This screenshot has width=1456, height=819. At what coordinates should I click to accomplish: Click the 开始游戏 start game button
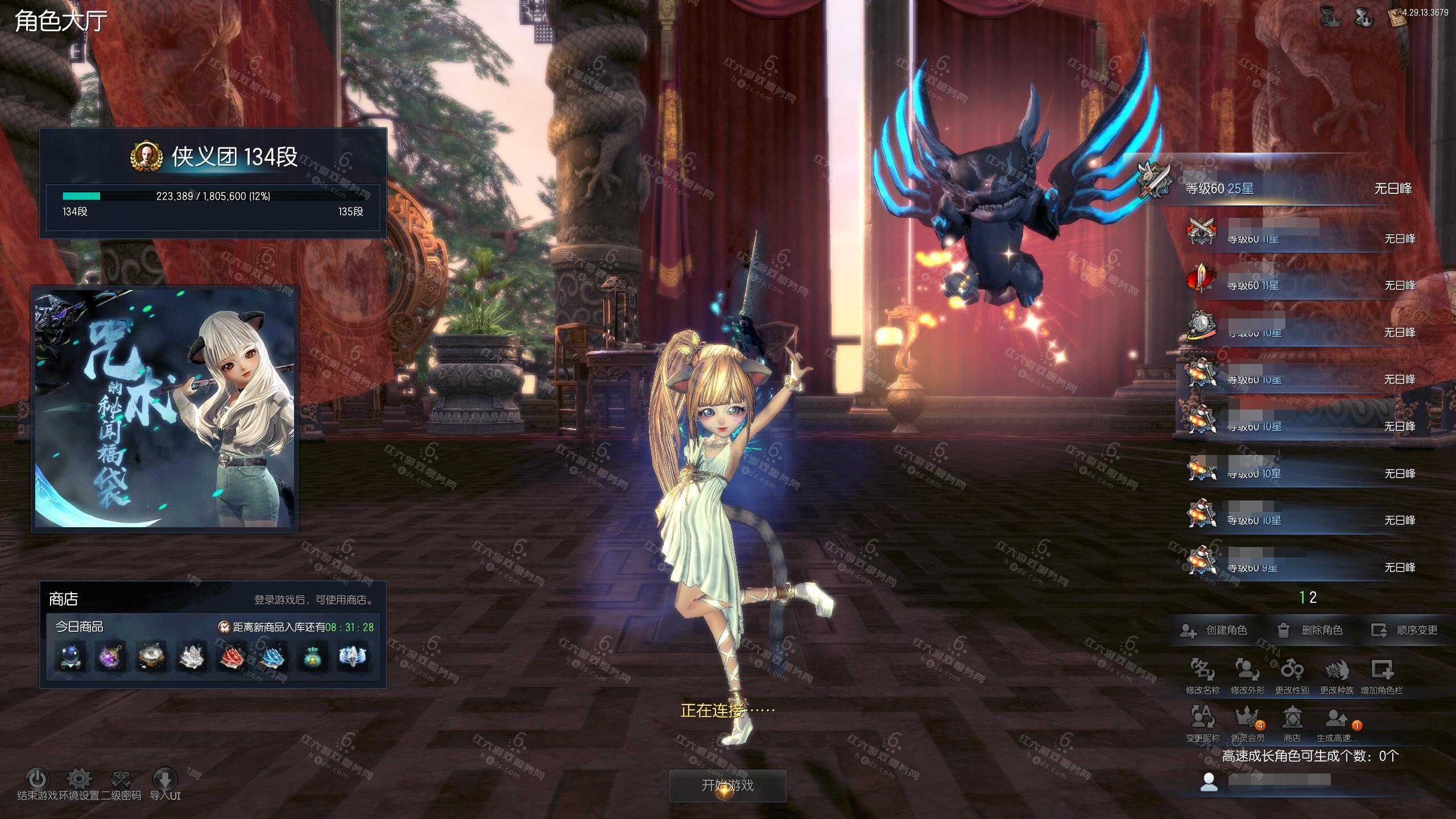tap(727, 785)
